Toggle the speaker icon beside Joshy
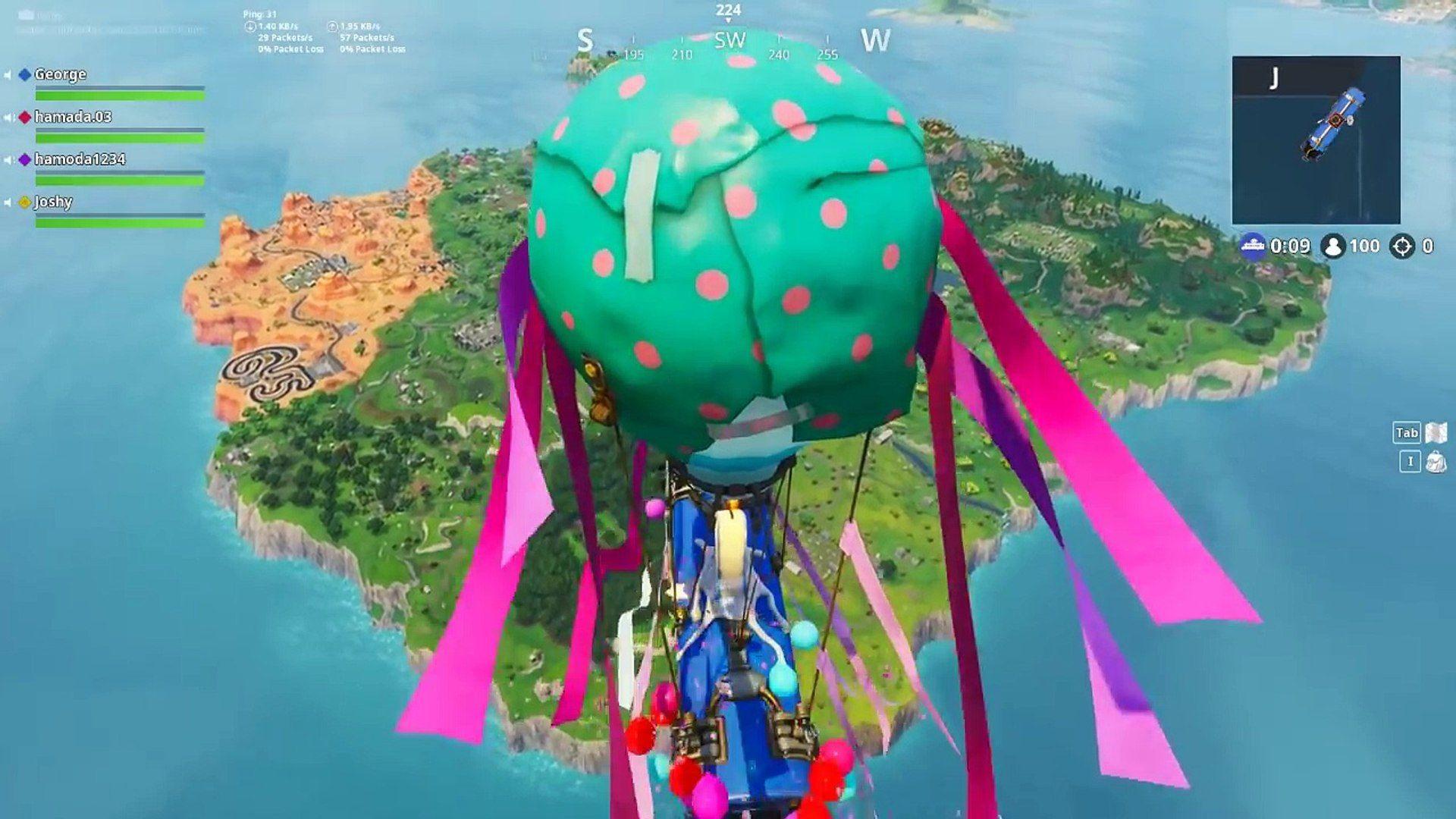The image size is (1456, 819). (8, 202)
